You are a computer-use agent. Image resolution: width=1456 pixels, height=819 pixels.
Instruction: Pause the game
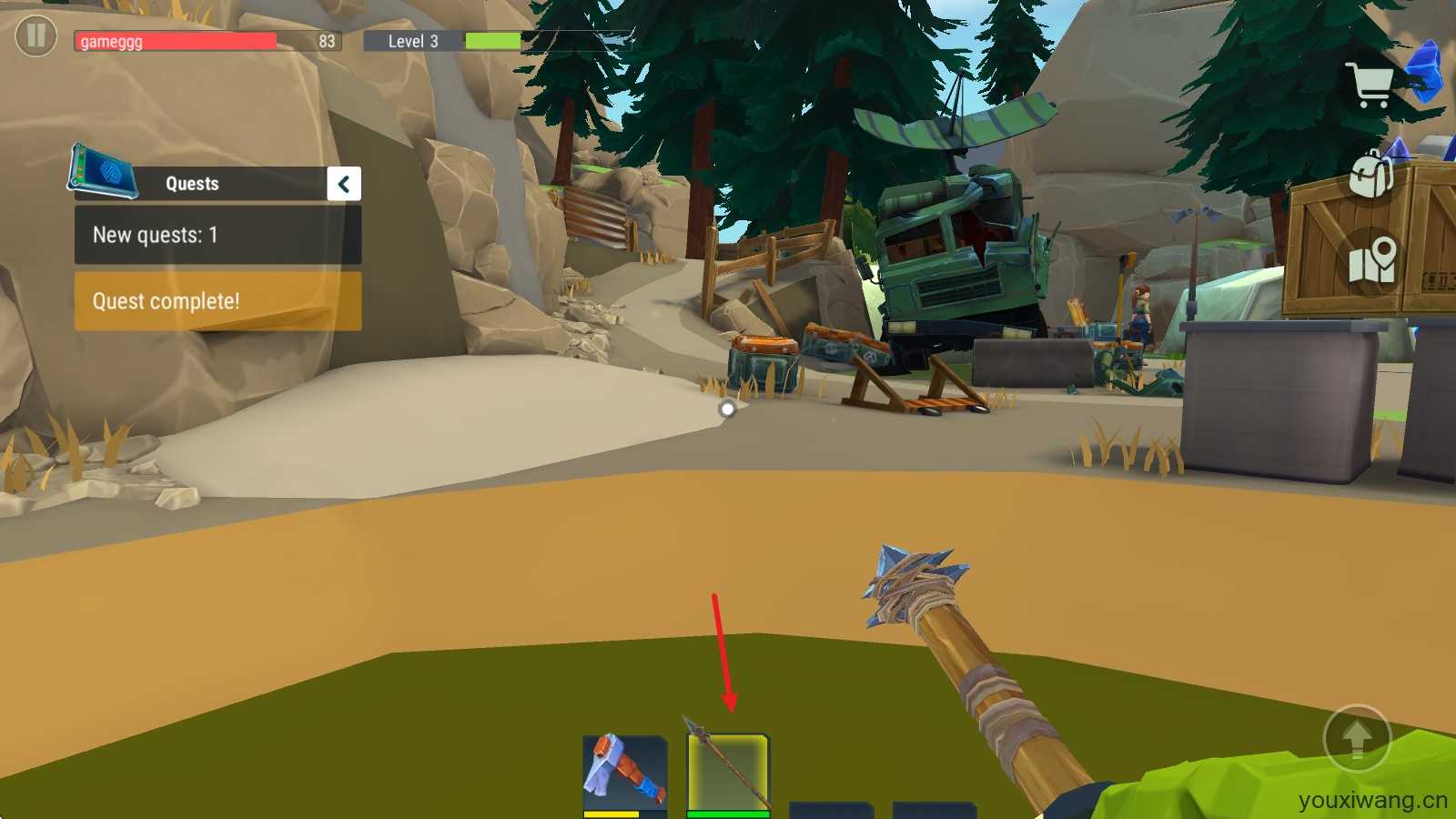click(x=36, y=36)
